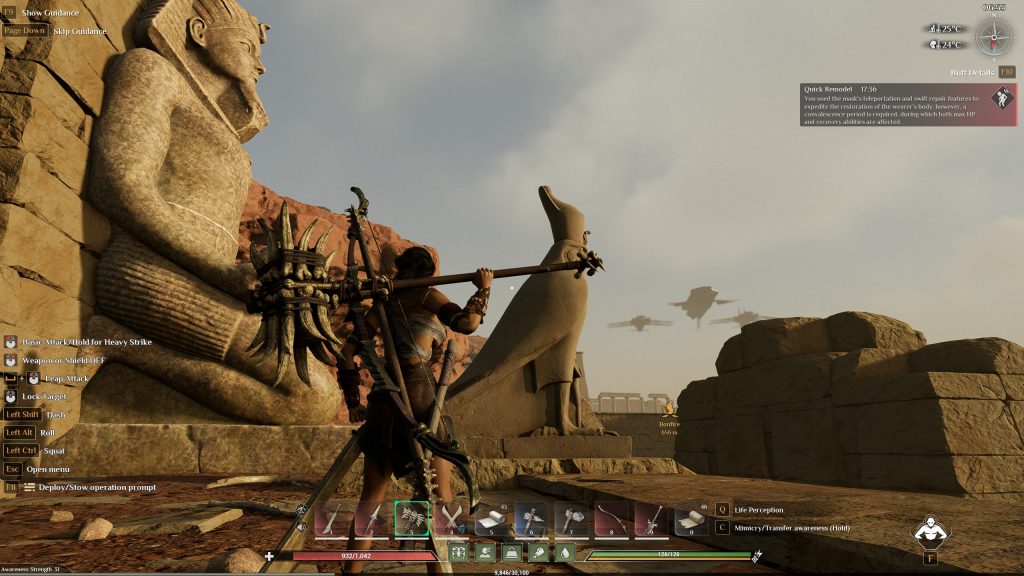Equip the bow in slot 8
Image resolution: width=1024 pixels, height=576 pixels.
click(611, 519)
